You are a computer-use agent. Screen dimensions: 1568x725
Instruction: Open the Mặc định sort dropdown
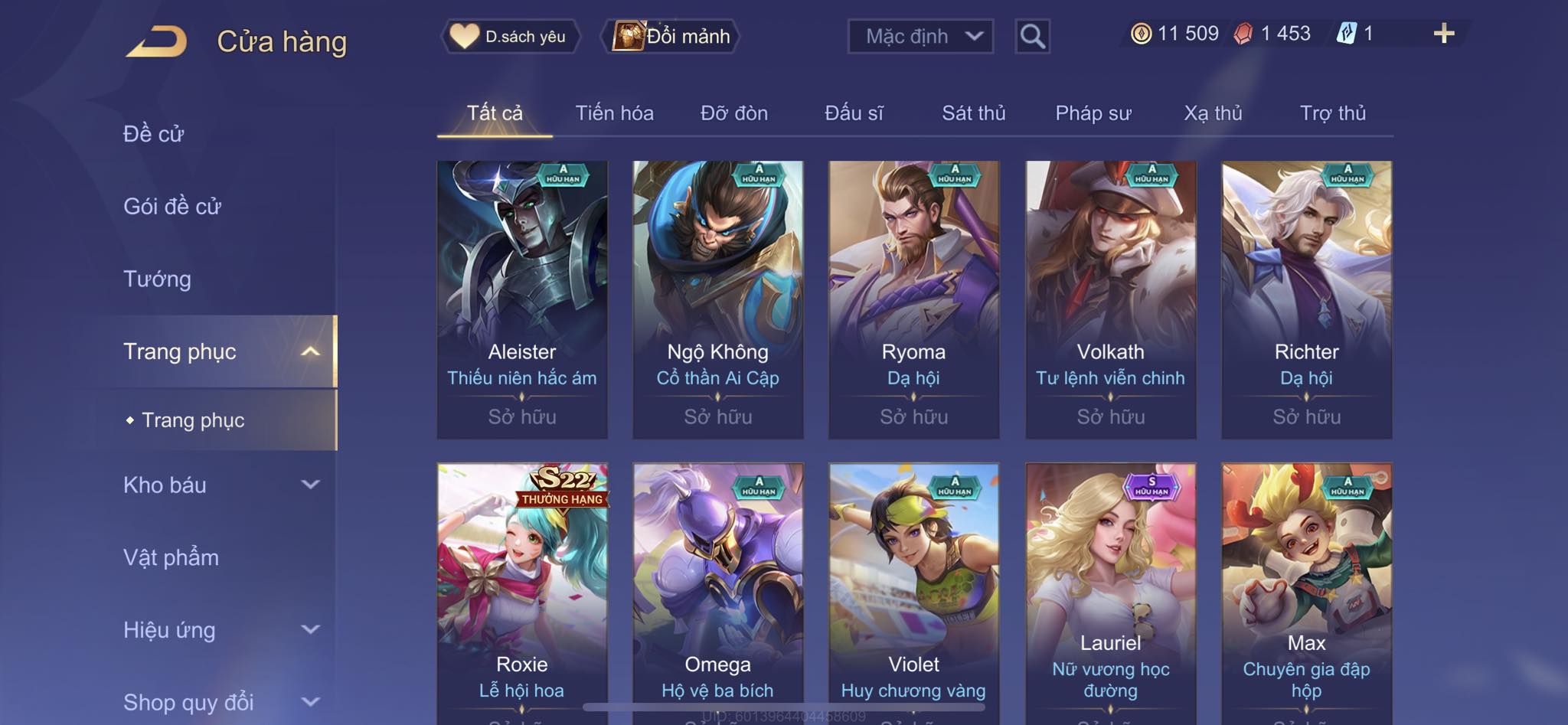point(920,36)
